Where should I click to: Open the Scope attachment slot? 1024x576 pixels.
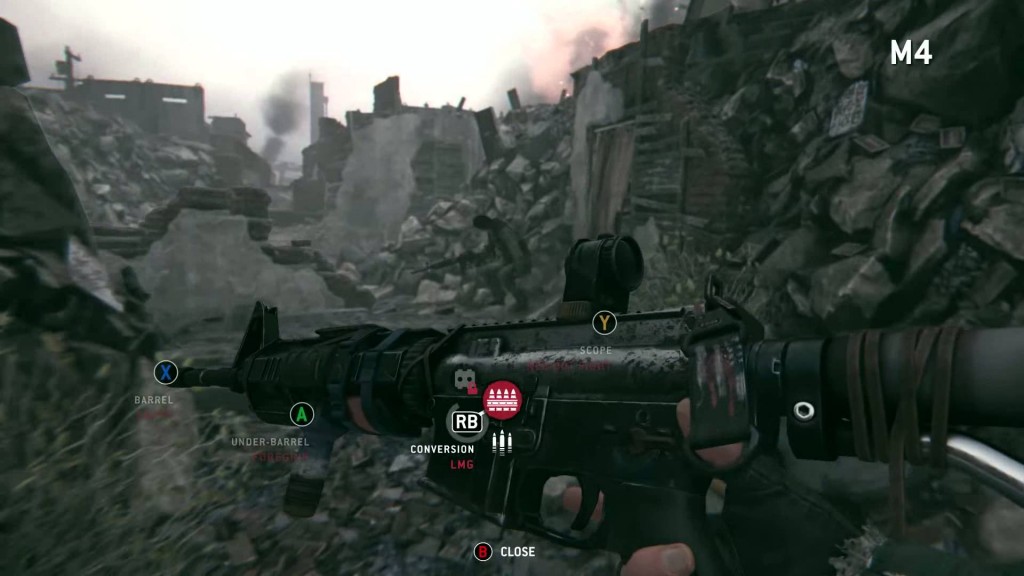click(x=604, y=323)
